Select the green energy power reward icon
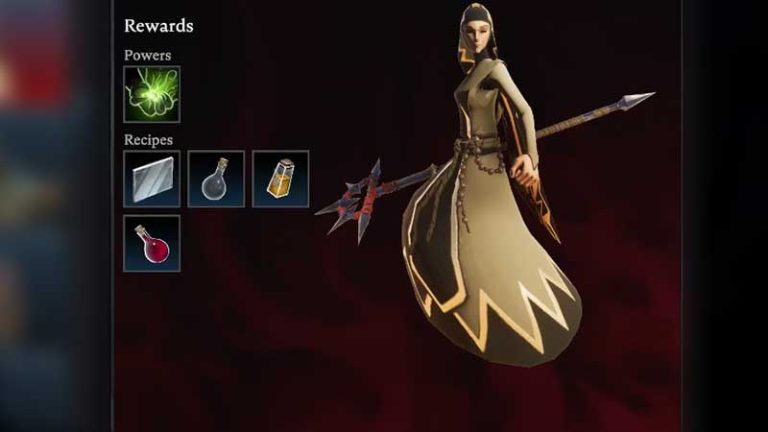Screen dimensions: 768x432 point(152,95)
